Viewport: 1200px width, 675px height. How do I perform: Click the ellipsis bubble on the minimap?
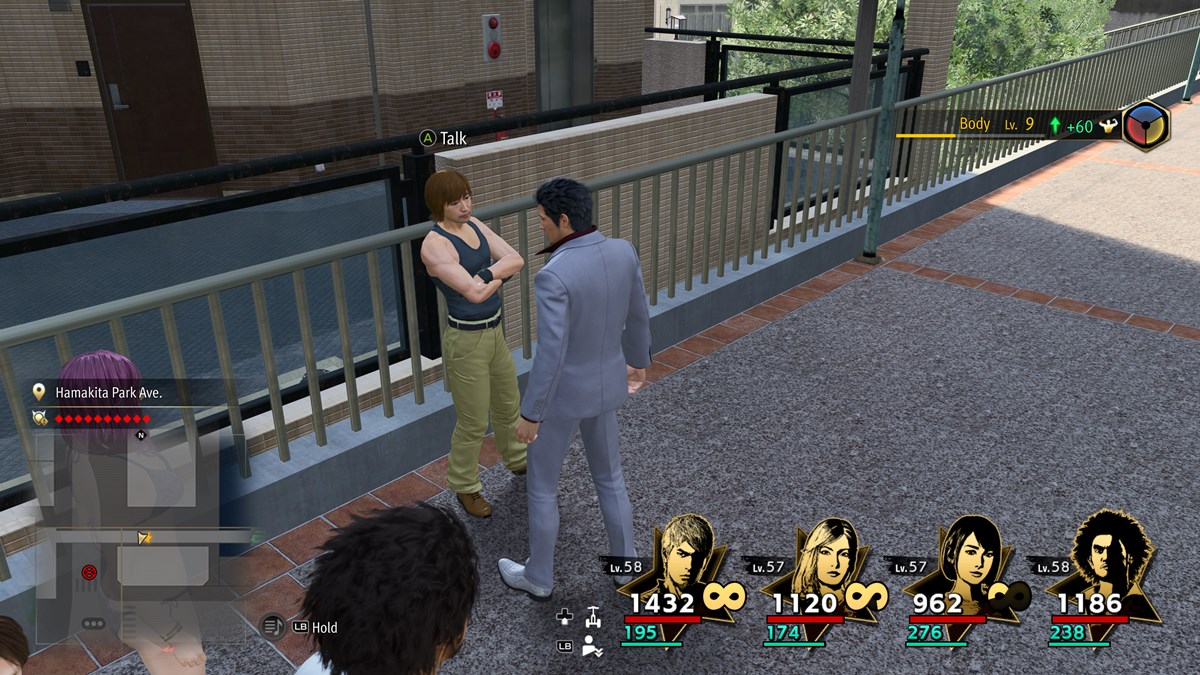click(x=94, y=623)
